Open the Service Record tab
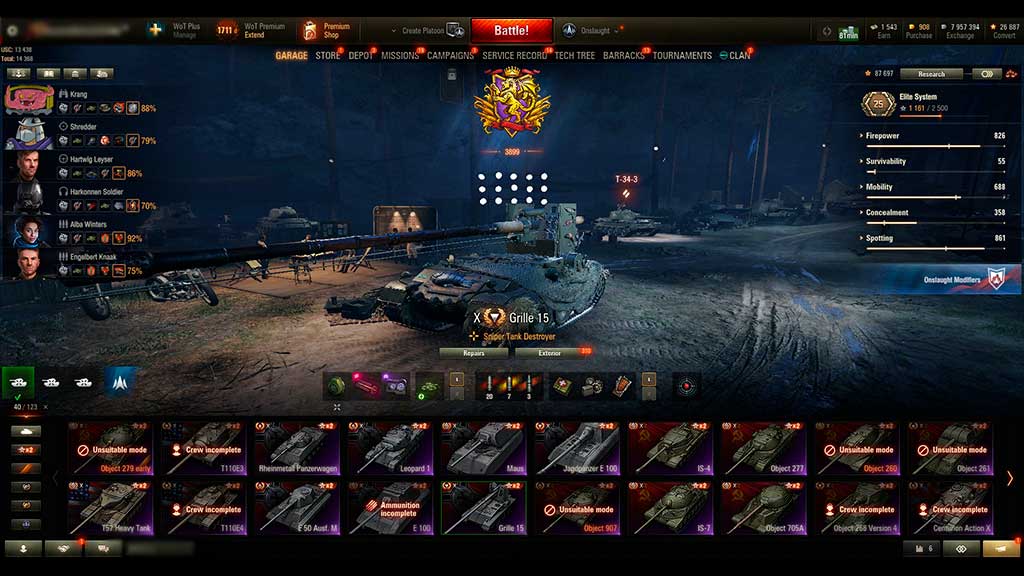Image resolution: width=1024 pixels, height=576 pixels. pyautogui.click(x=514, y=56)
